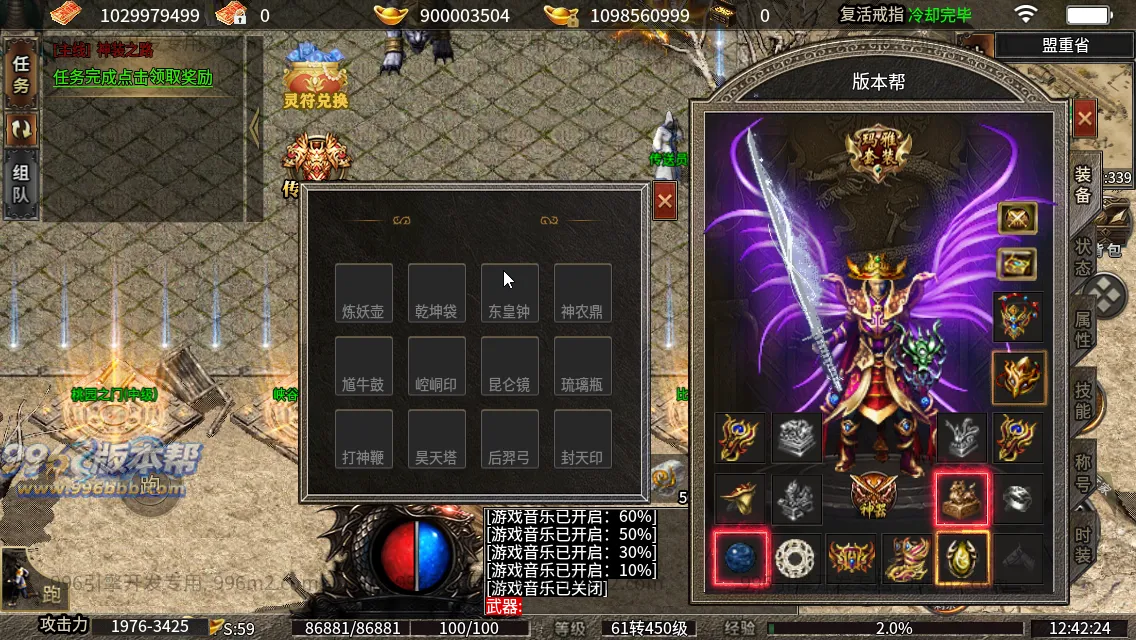Pick the 神农鼎 artifact slot
The image size is (1136, 640).
[x=583, y=293]
